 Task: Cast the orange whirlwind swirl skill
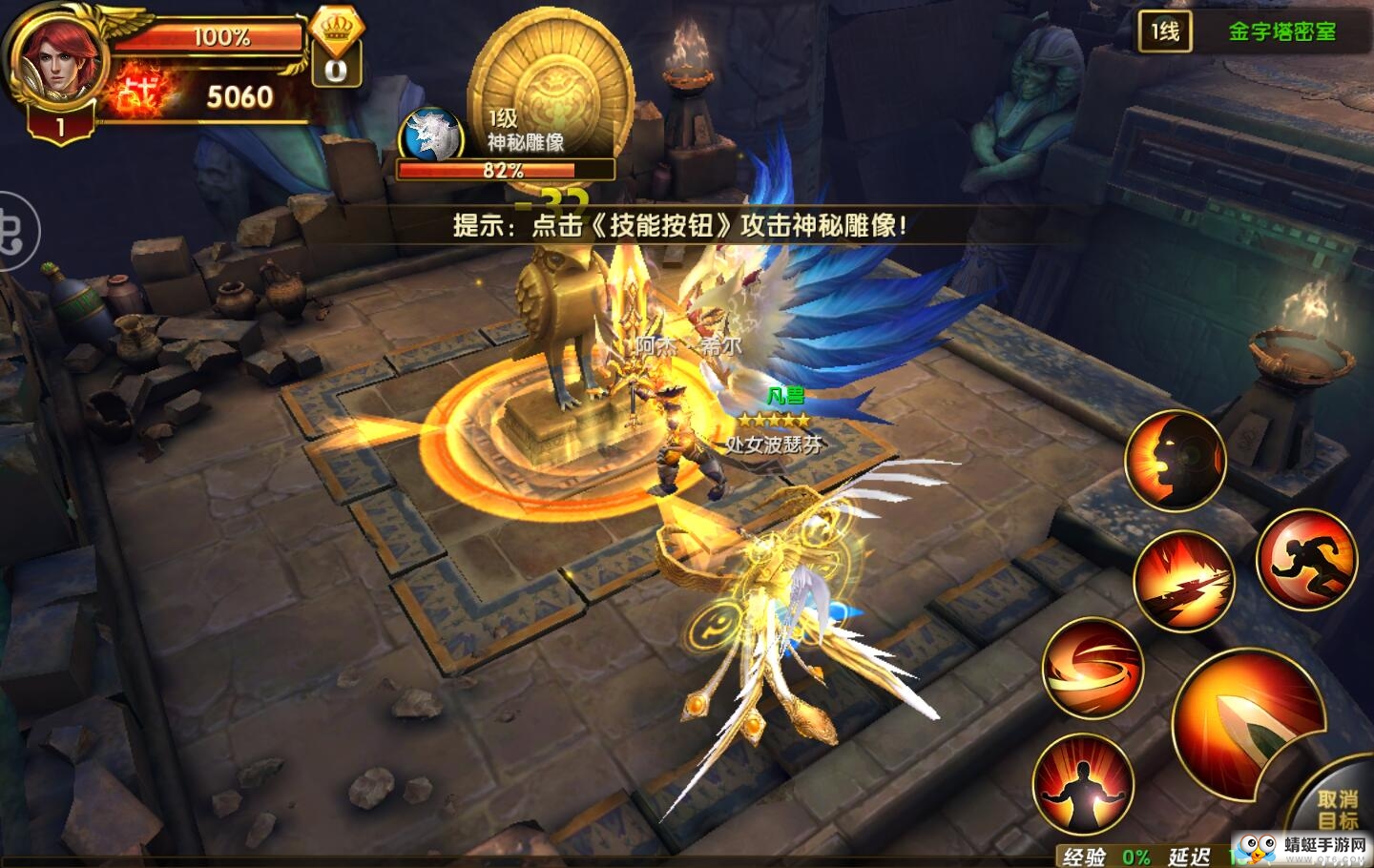tap(1091, 669)
